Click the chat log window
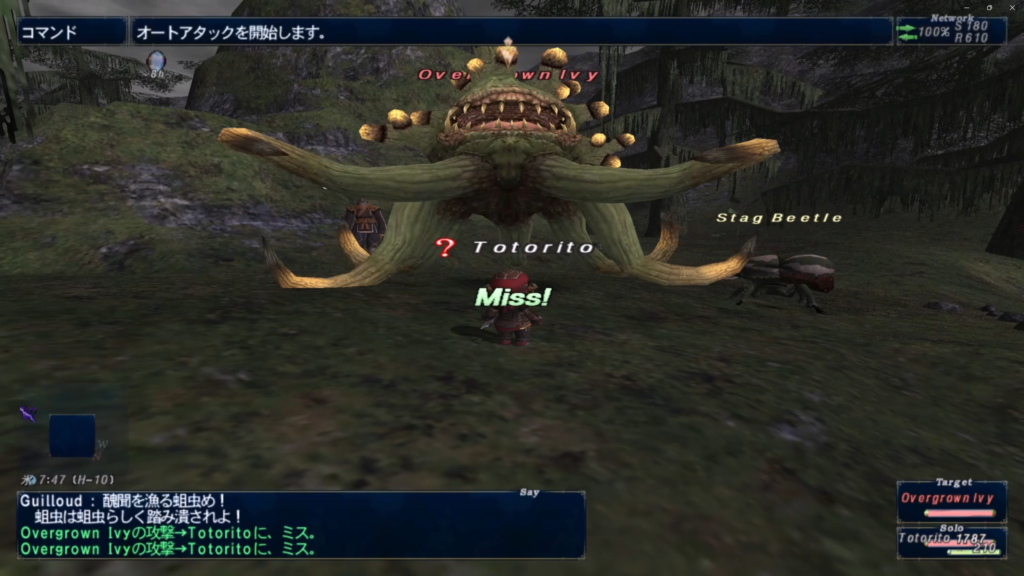1024x576 pixels. tap(301, 524)
